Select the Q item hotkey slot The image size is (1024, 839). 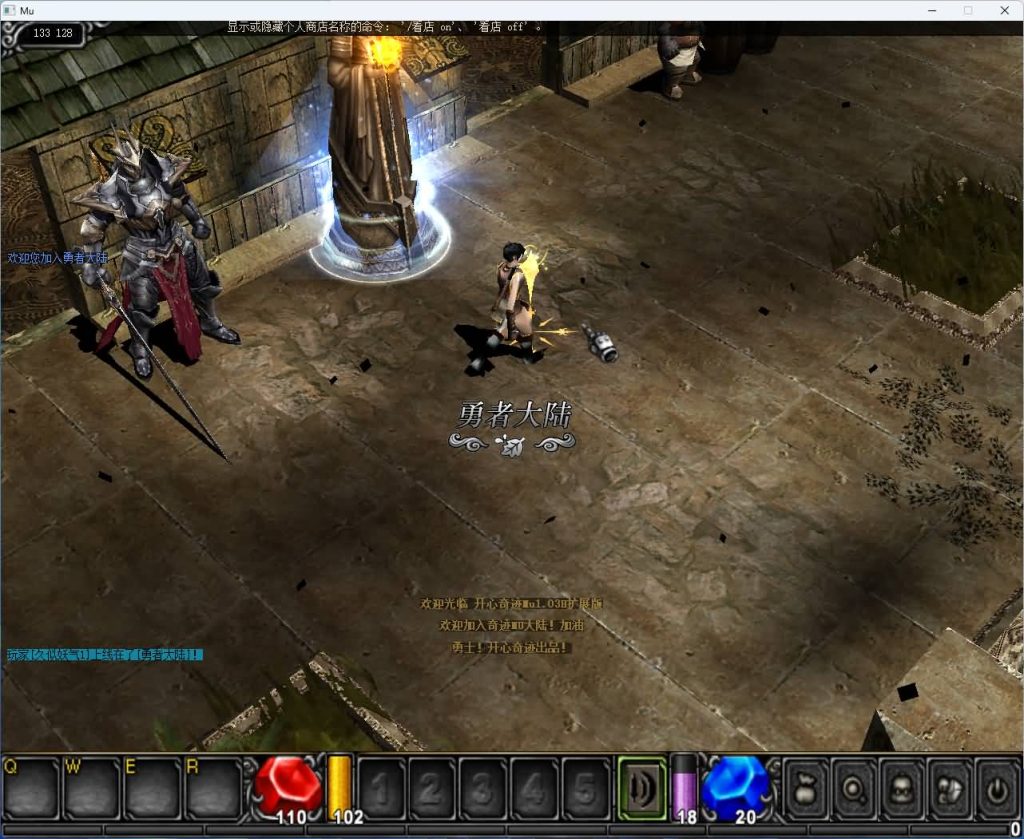[x=31, y=788]
